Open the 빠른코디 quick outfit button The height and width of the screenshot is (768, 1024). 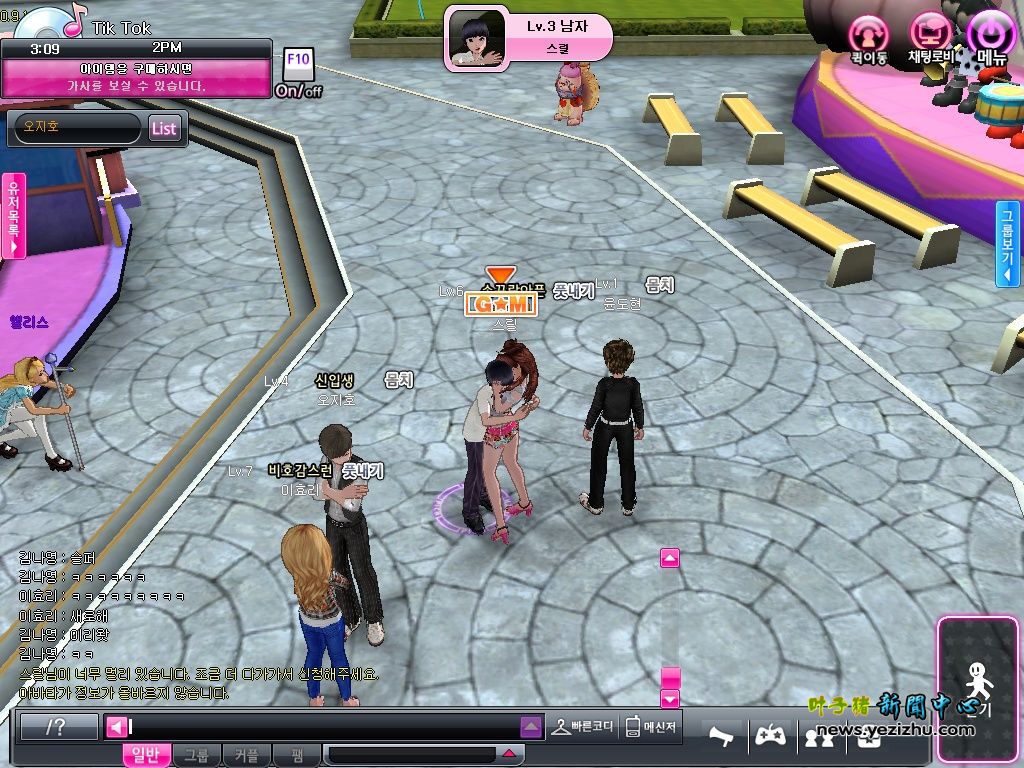(584, 727)
